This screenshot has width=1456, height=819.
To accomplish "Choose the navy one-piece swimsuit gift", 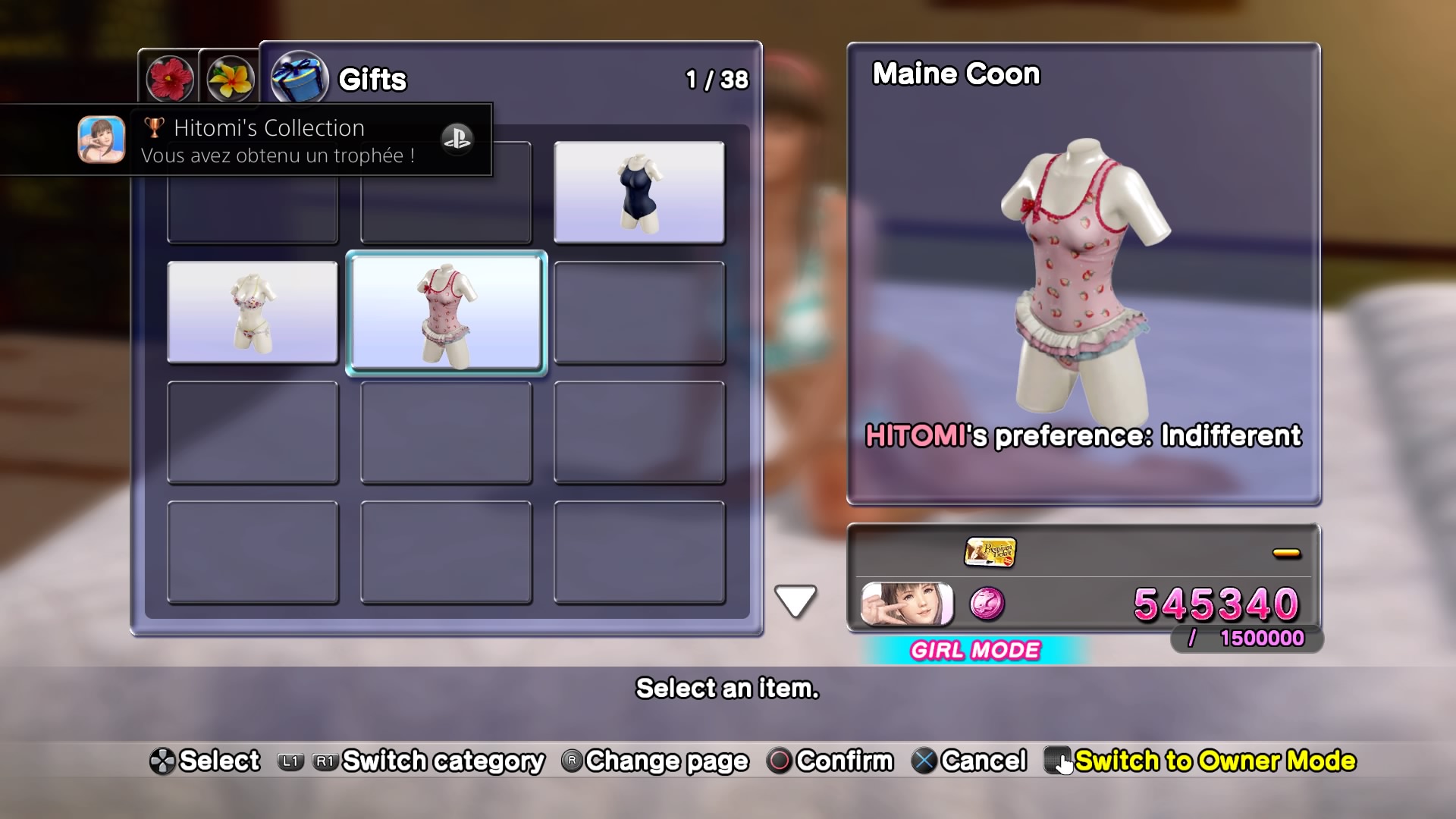I will [x=639, y=193].
